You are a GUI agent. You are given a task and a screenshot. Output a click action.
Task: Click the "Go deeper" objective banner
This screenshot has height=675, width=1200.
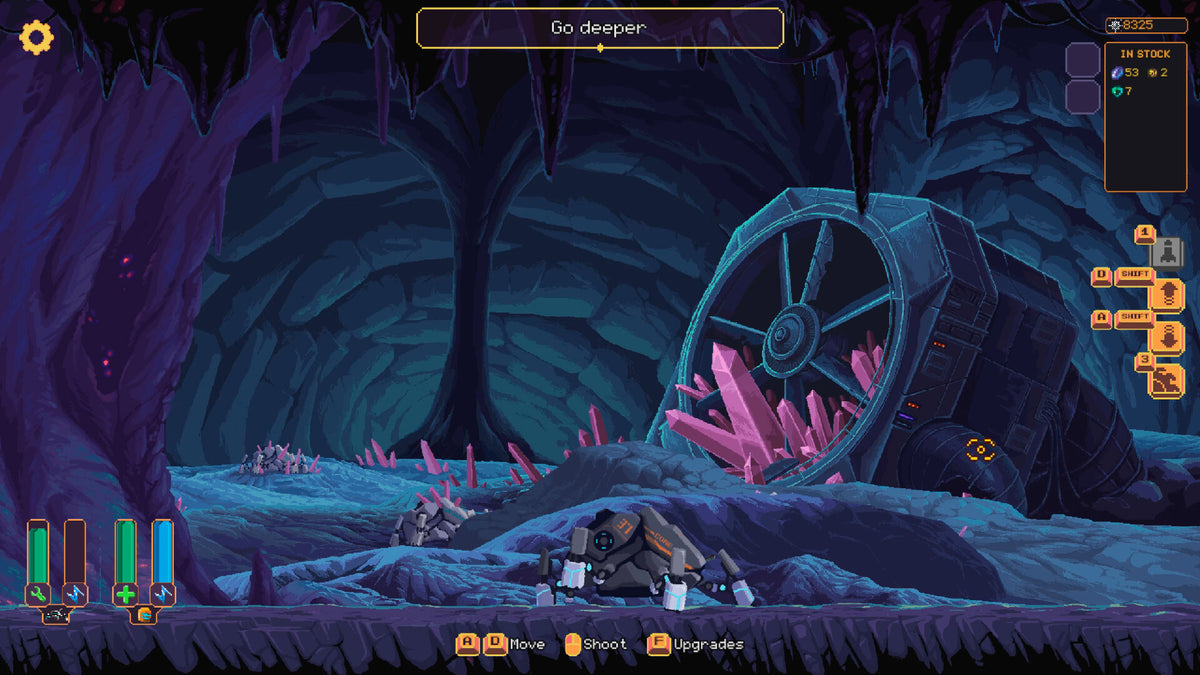coord(599,28)
